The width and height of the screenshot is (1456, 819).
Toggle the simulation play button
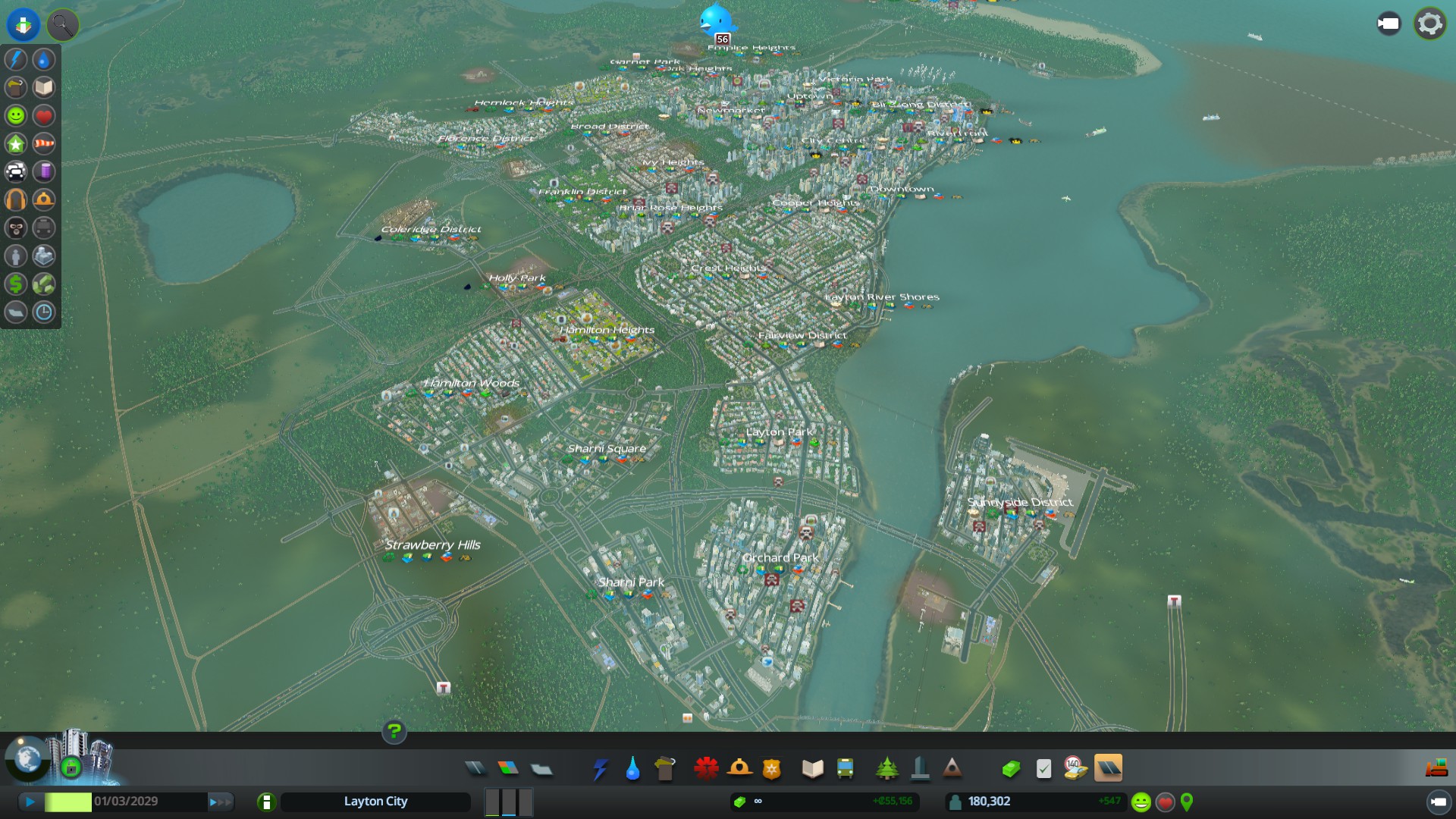coord(30,802)
